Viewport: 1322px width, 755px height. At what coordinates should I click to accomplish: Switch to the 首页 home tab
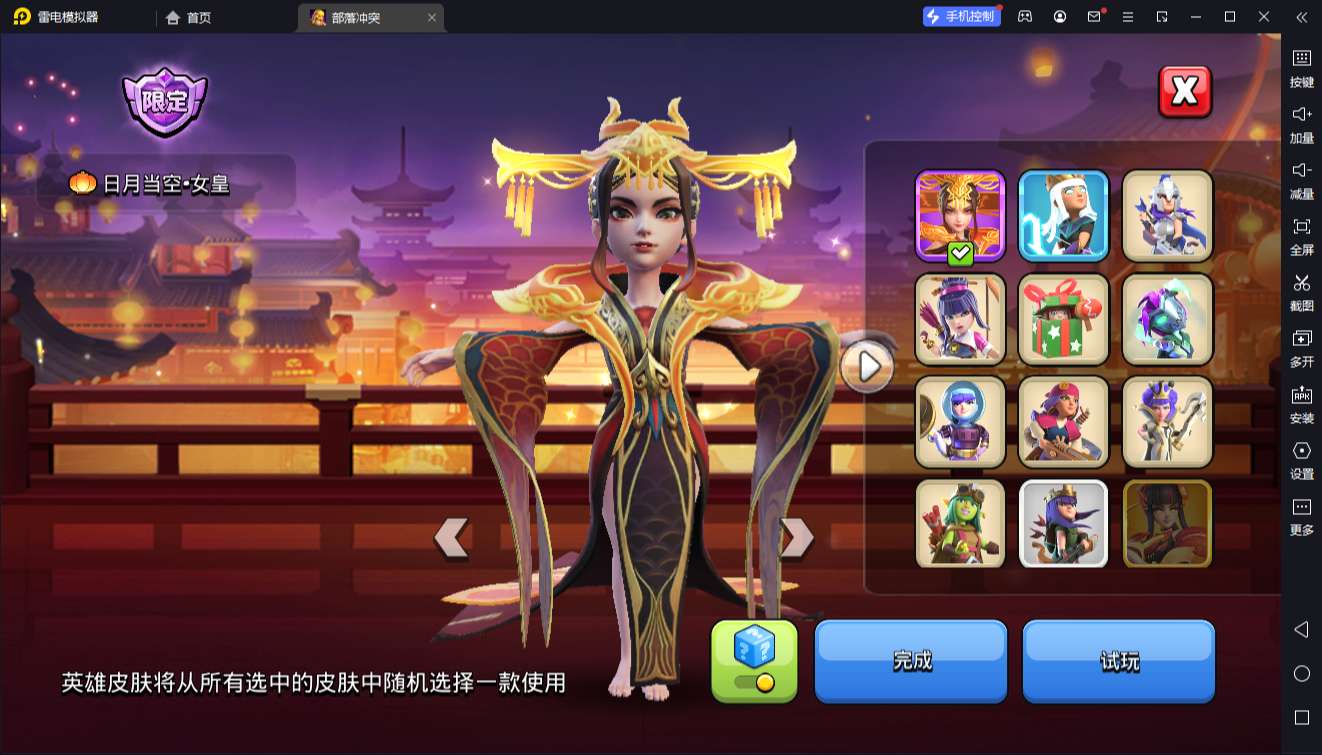click(x=188, y=17)
